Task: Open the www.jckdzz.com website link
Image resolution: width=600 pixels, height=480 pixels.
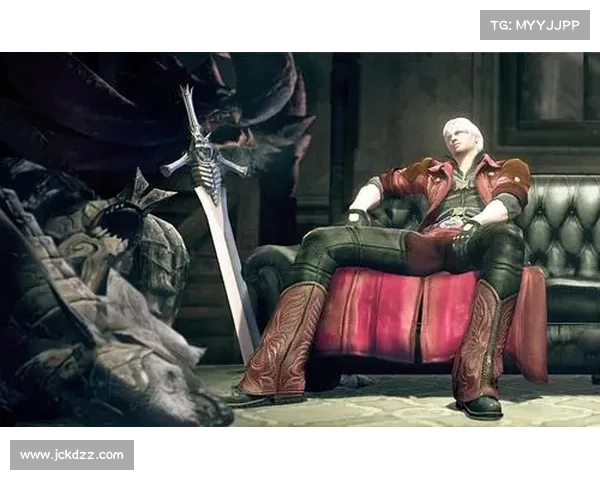Action: 72,455
